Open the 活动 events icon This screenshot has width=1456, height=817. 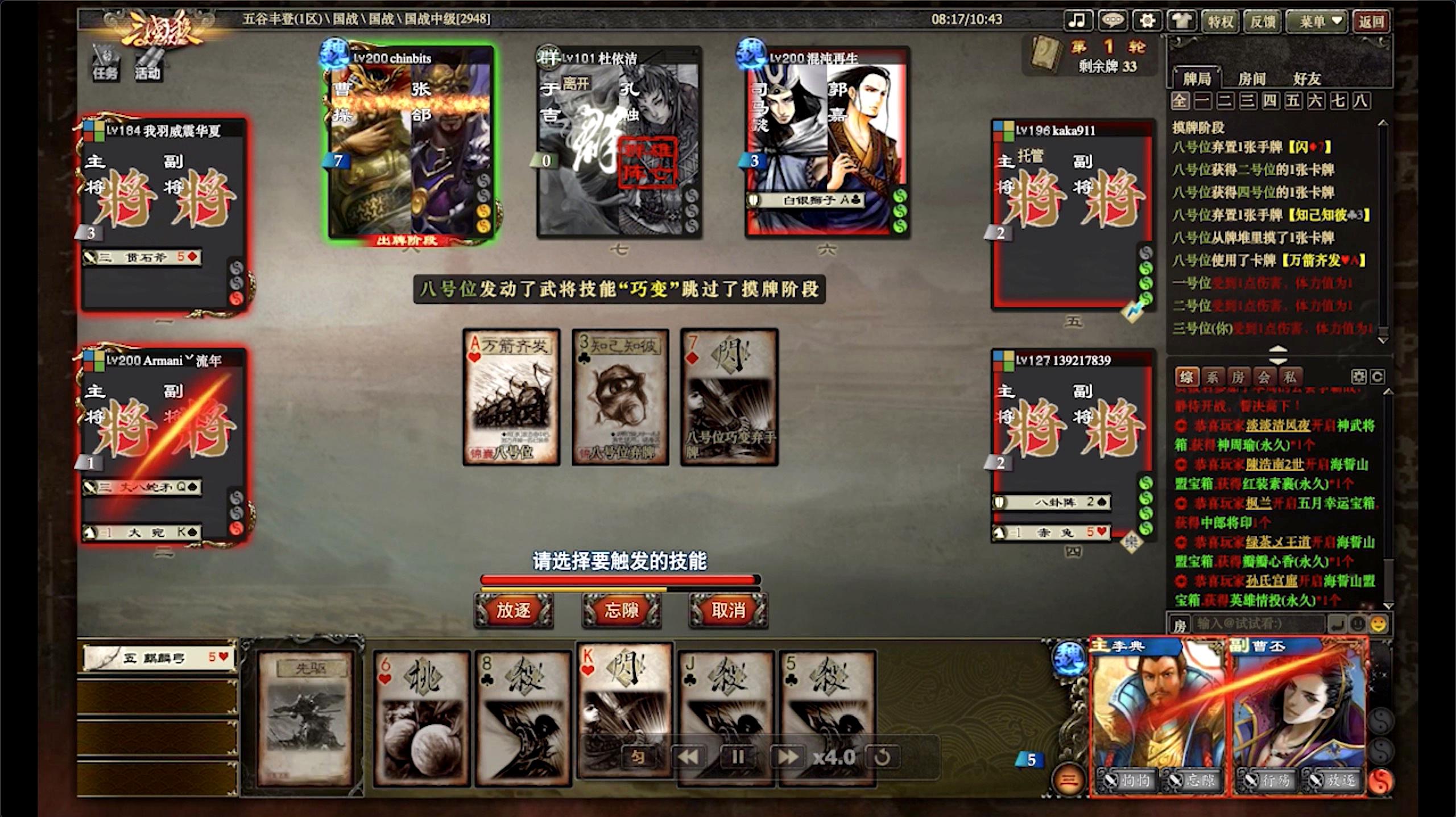tap(147, 64)
